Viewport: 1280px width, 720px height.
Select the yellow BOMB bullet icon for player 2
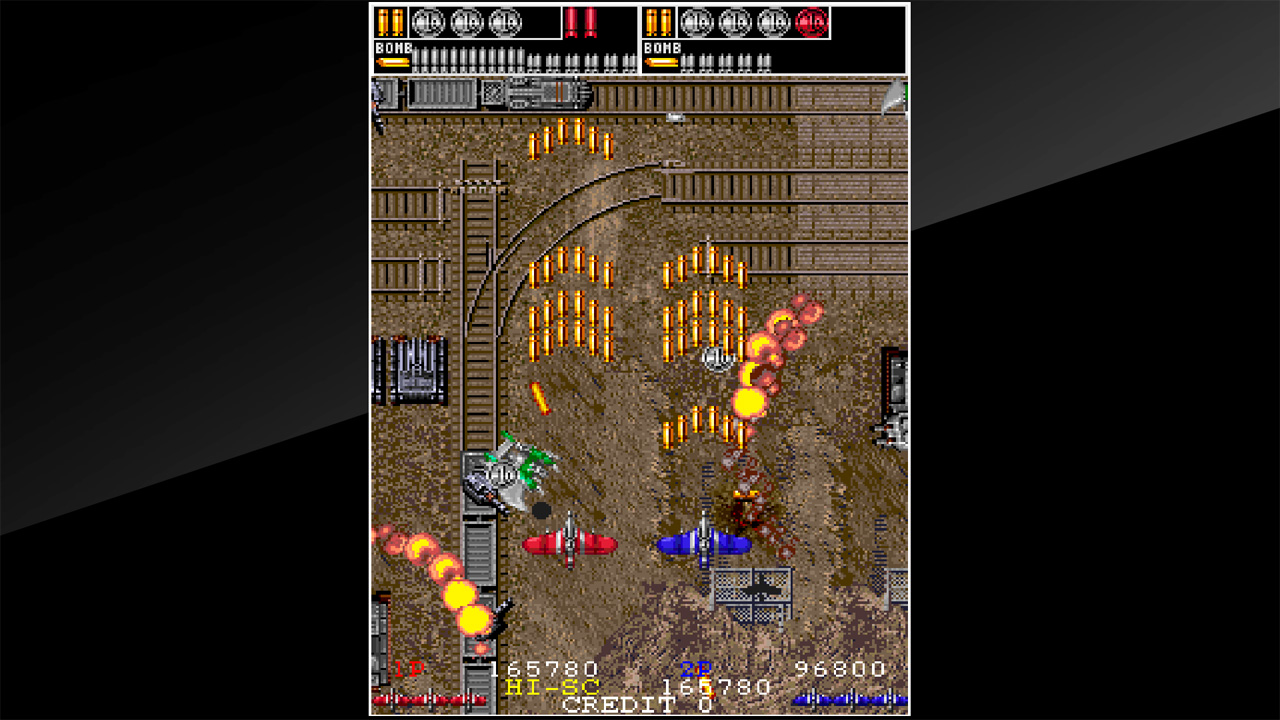661,63
